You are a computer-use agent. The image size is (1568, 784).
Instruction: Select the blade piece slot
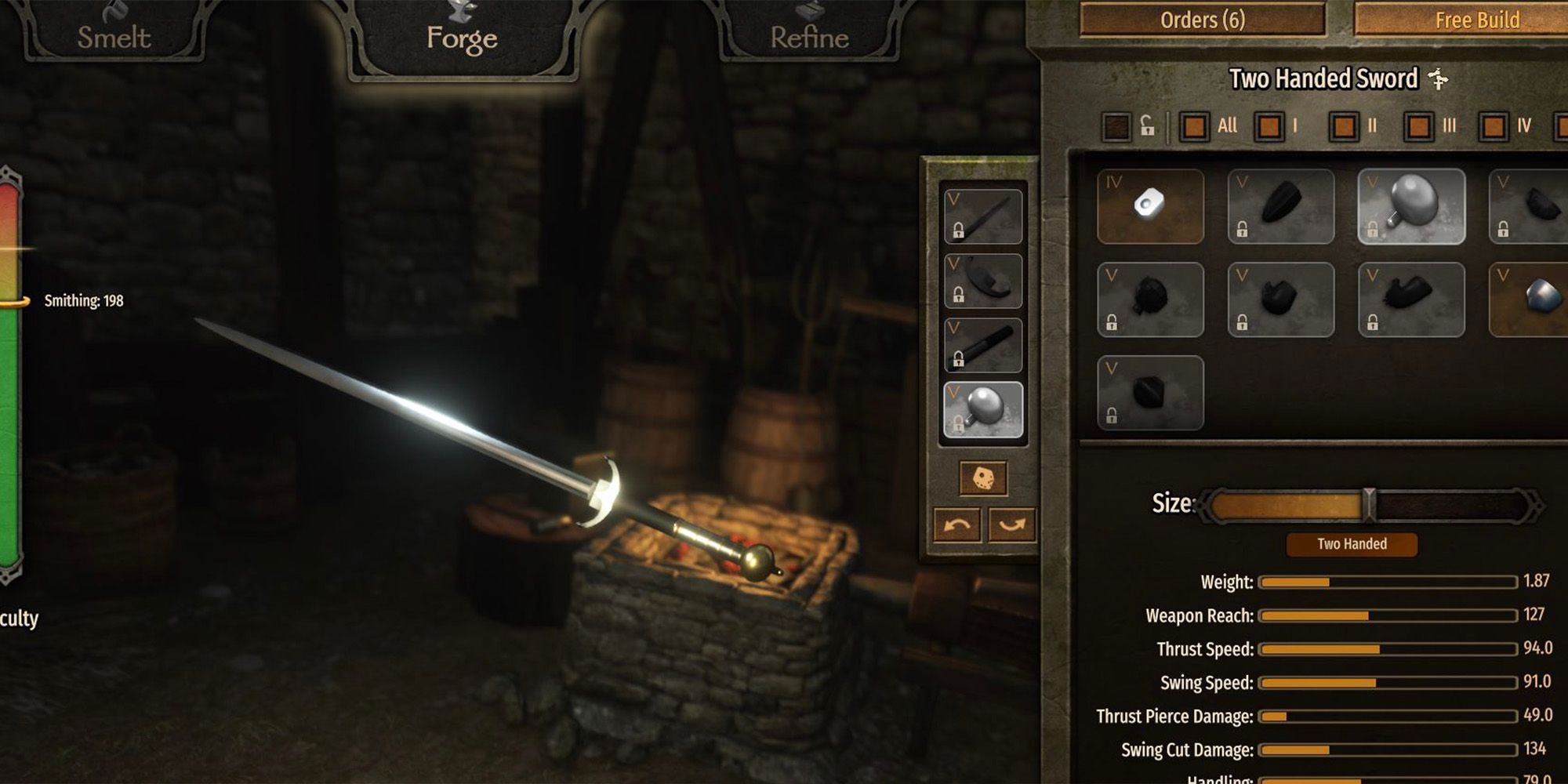tap(983, 216)
